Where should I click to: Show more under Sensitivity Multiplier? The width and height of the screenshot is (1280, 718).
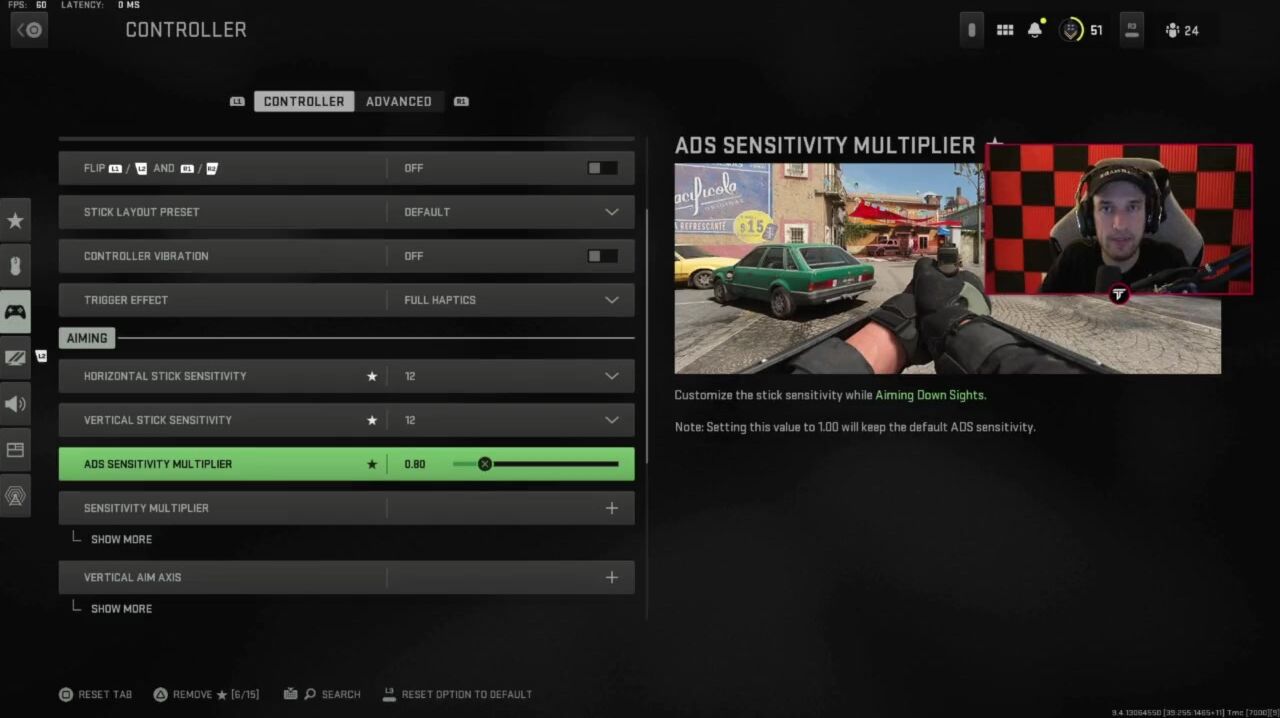tap(121, 539)
